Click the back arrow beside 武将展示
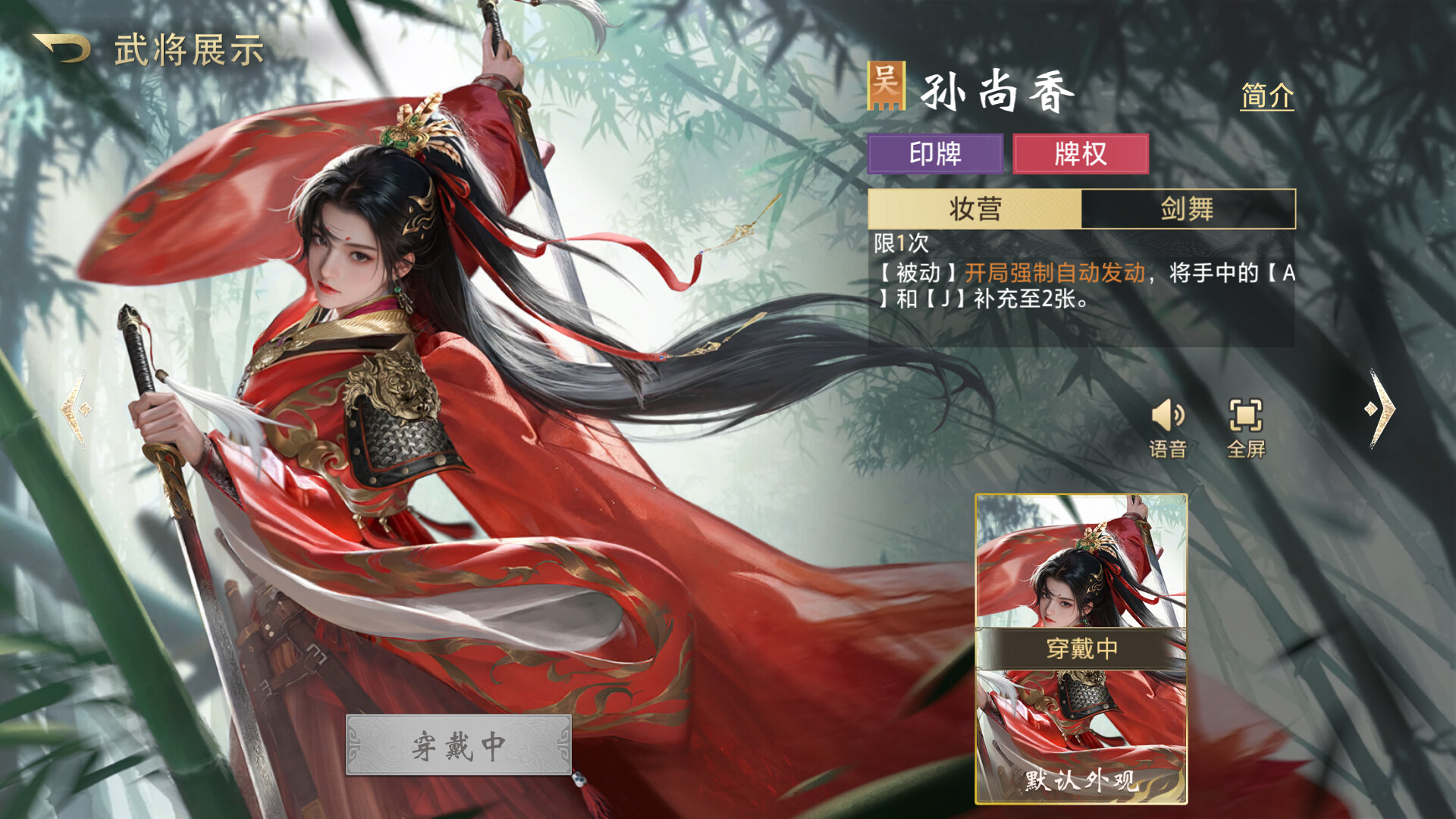 tap(62, 47)
